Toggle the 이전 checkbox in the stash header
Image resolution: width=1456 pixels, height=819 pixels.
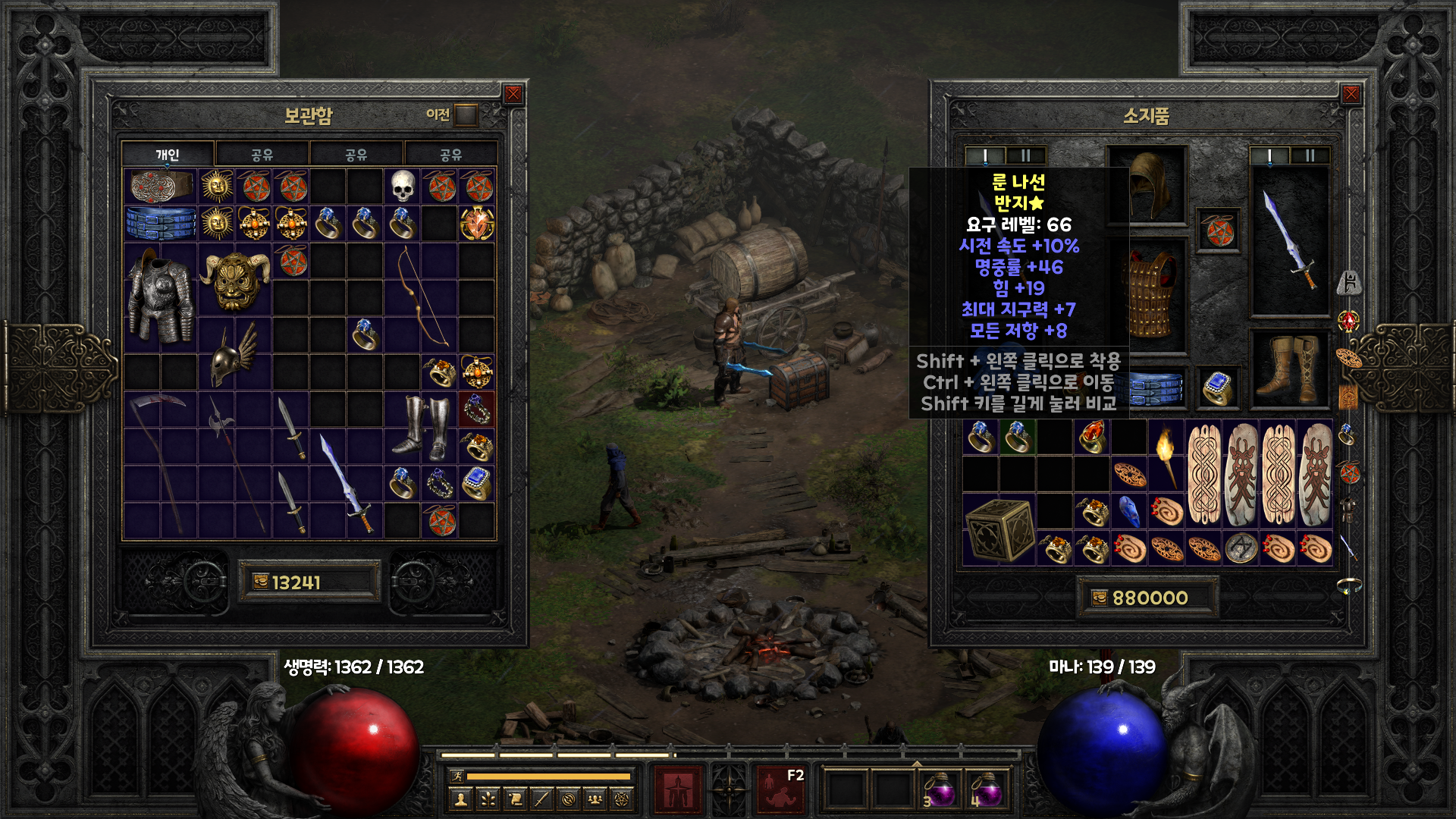coord(466,115)
